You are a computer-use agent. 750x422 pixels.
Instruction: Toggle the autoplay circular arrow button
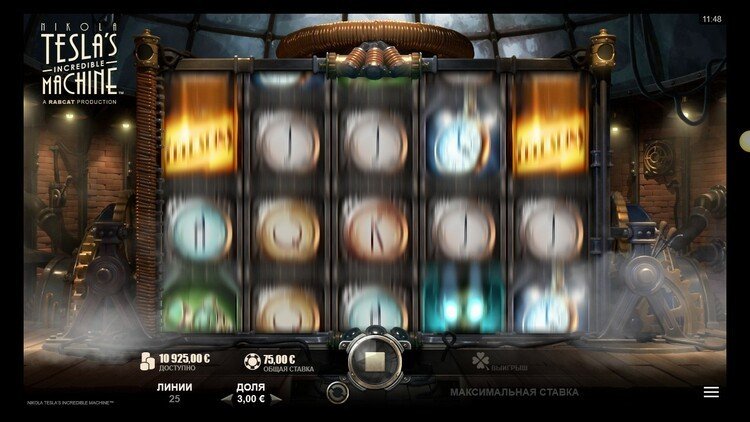click(x=339, y=391)
